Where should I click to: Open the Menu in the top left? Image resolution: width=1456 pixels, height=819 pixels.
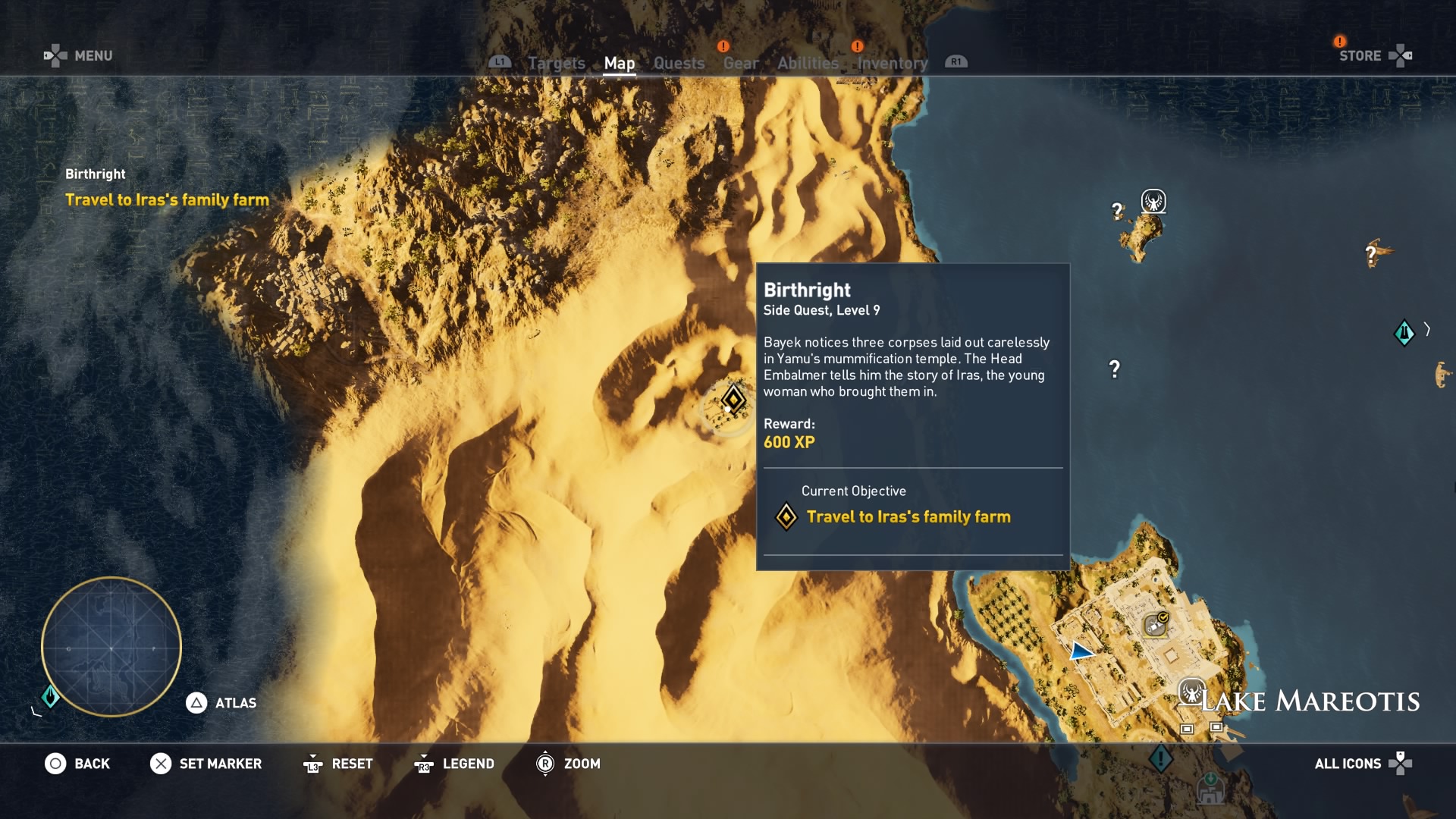[93, 55]
